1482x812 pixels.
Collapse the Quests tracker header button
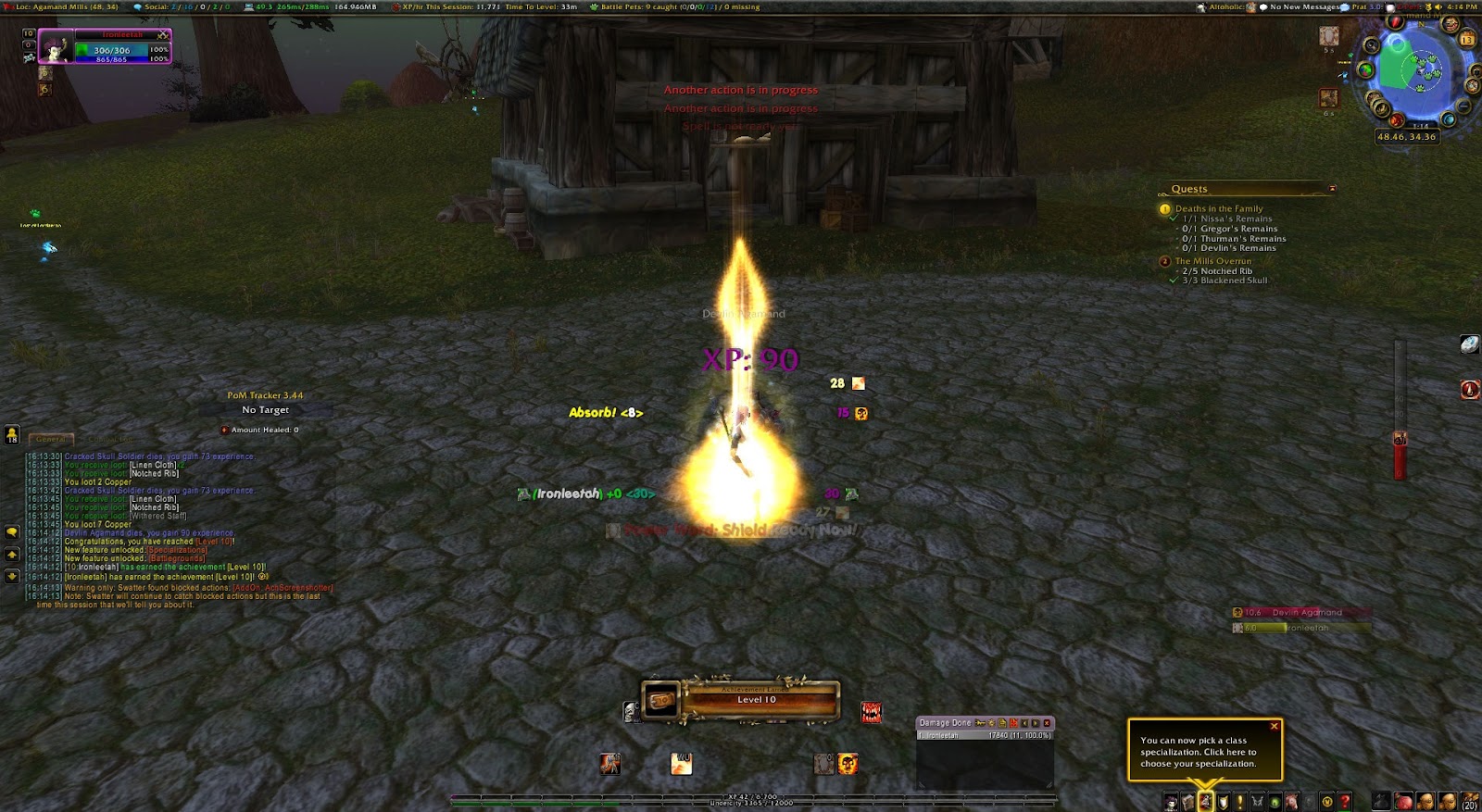pos(1332,189)
